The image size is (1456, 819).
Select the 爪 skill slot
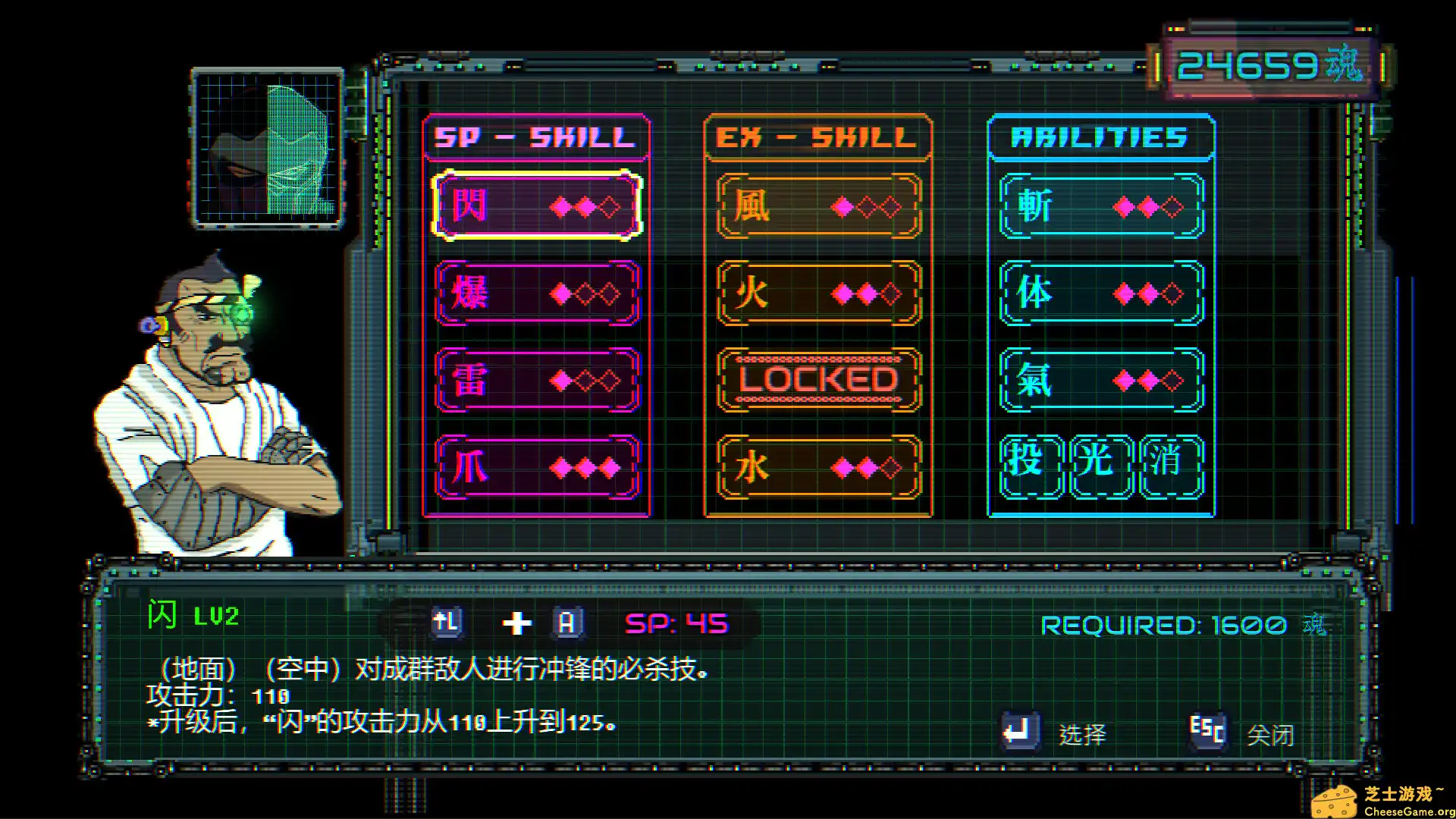tap(537, 468)
